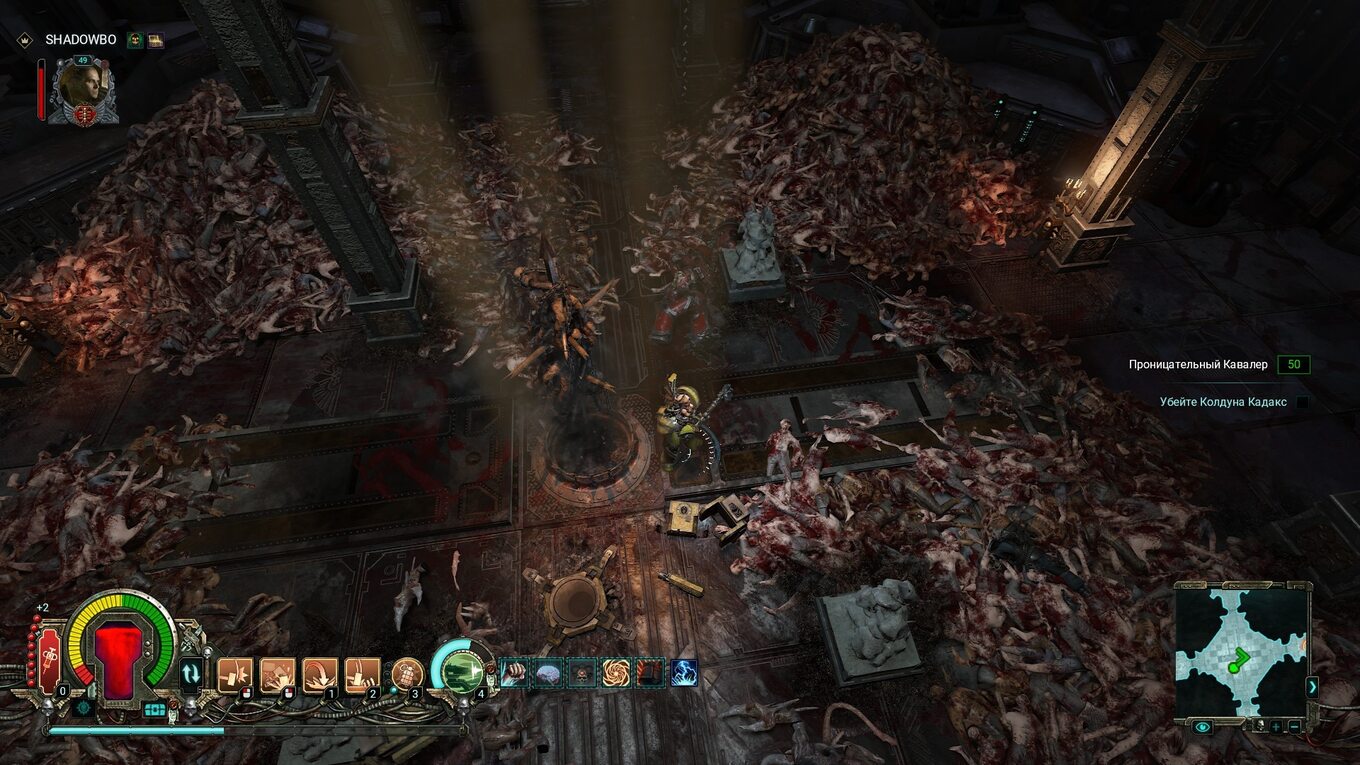Use the healing syringe inoculator
Viewport: 1360px width, 765px height.
[49, 660]
